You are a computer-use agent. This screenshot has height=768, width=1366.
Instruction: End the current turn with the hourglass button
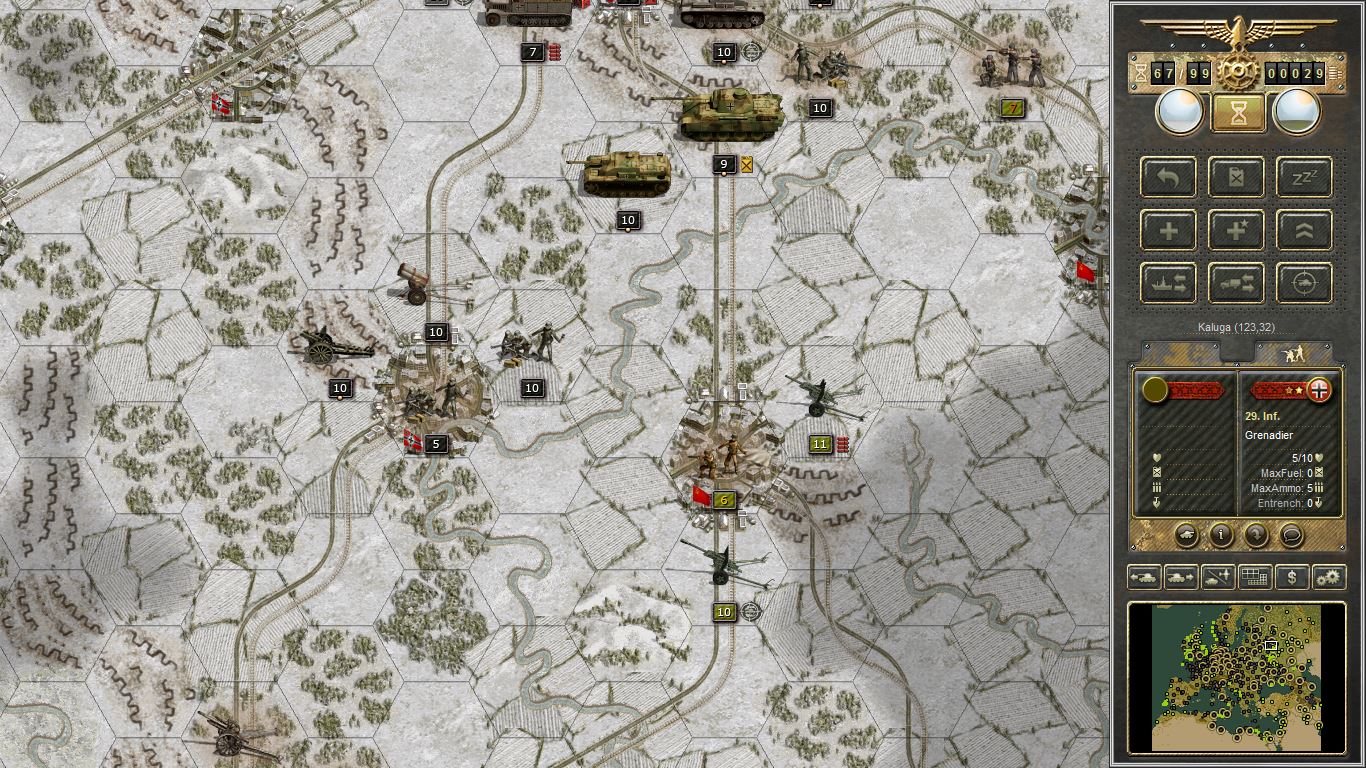click(1237, 111)
